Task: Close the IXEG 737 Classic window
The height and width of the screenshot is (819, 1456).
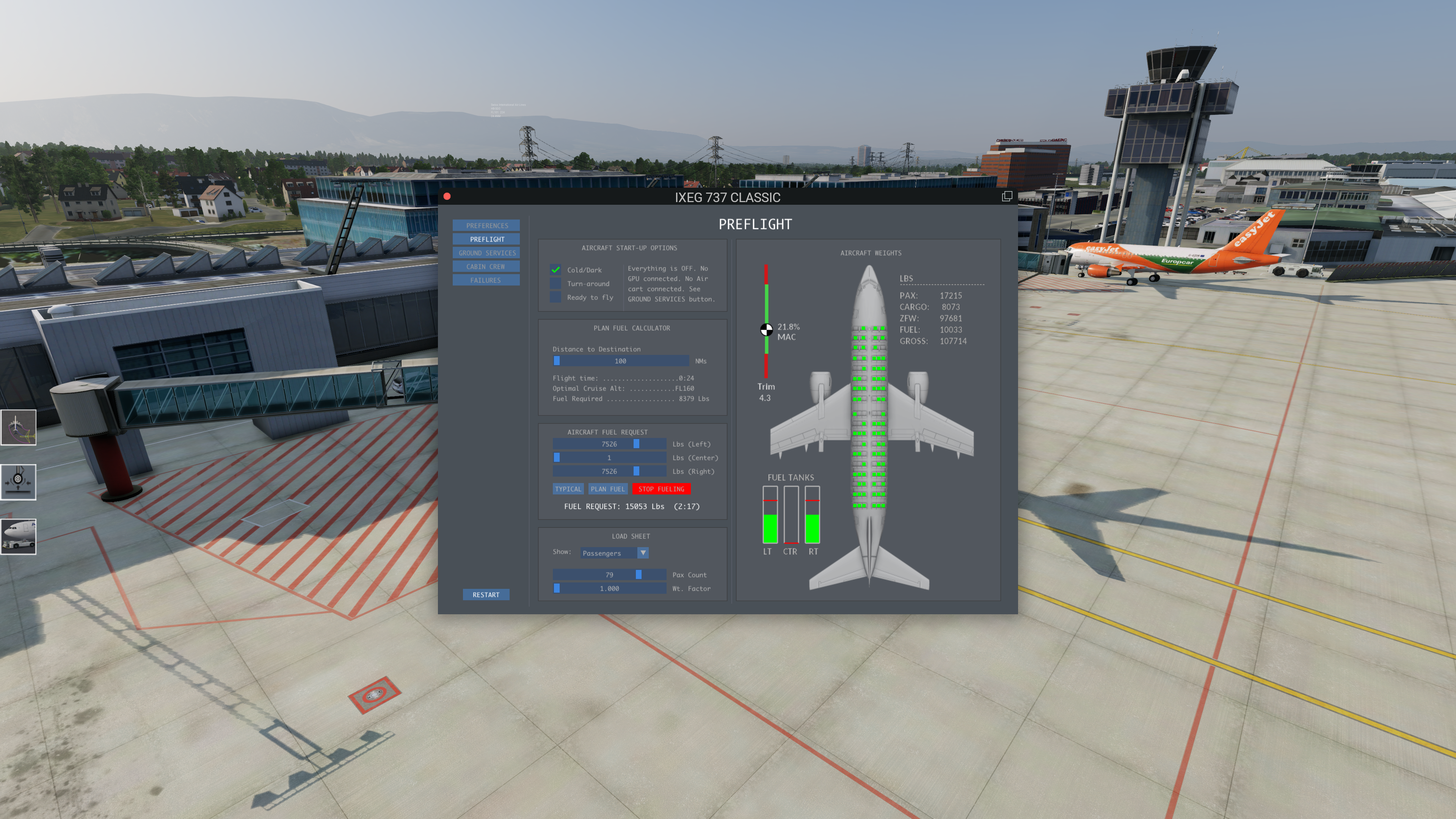Action: coord(447,196)
